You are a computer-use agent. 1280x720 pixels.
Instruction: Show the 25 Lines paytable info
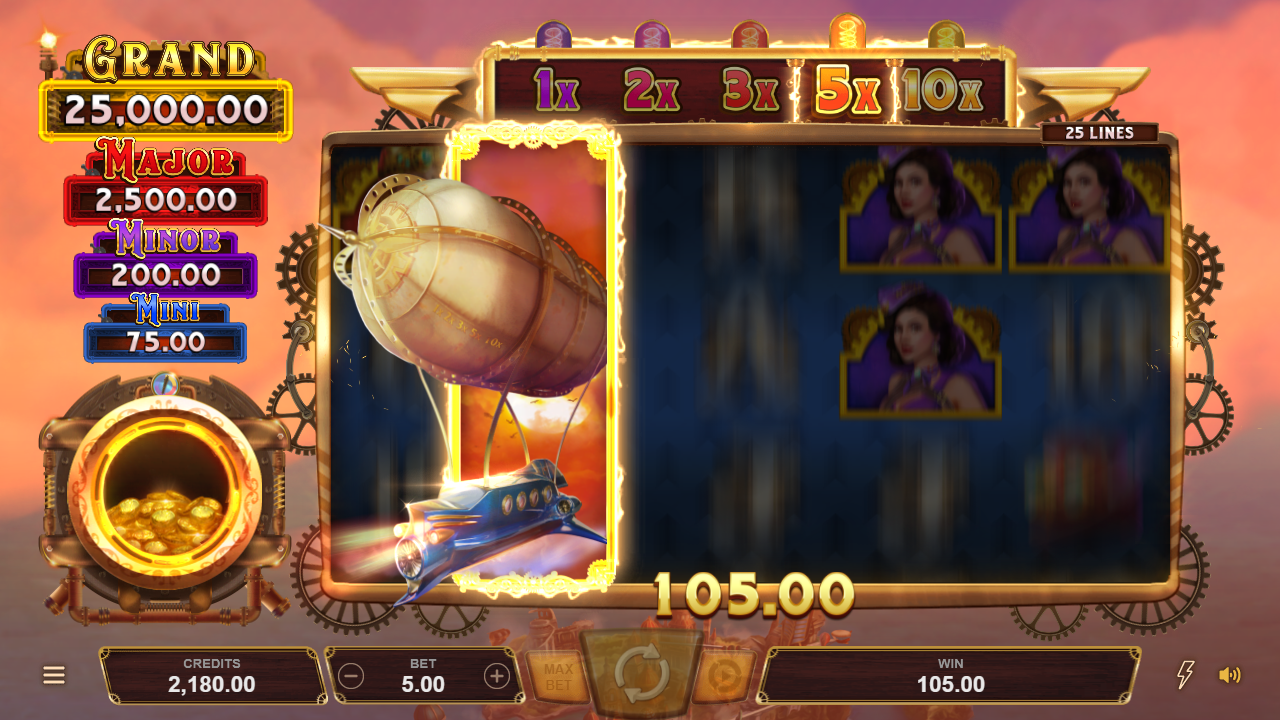pos(1099,133)
